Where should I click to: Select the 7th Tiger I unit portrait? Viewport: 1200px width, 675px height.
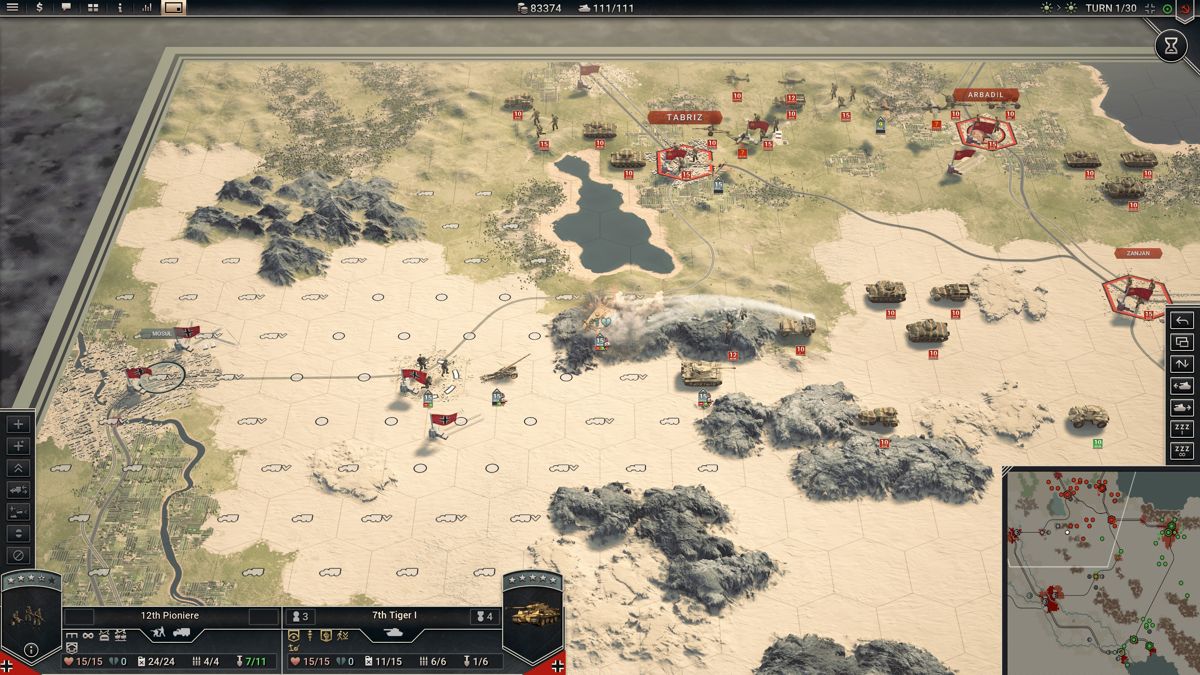pyautogui.click(x=531, y=614)
